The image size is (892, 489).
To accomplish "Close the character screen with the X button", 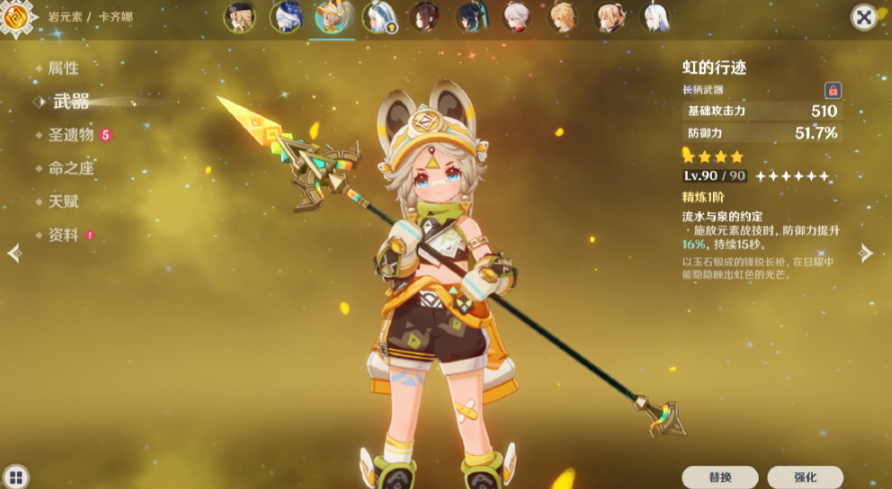I will click(863, 17).
